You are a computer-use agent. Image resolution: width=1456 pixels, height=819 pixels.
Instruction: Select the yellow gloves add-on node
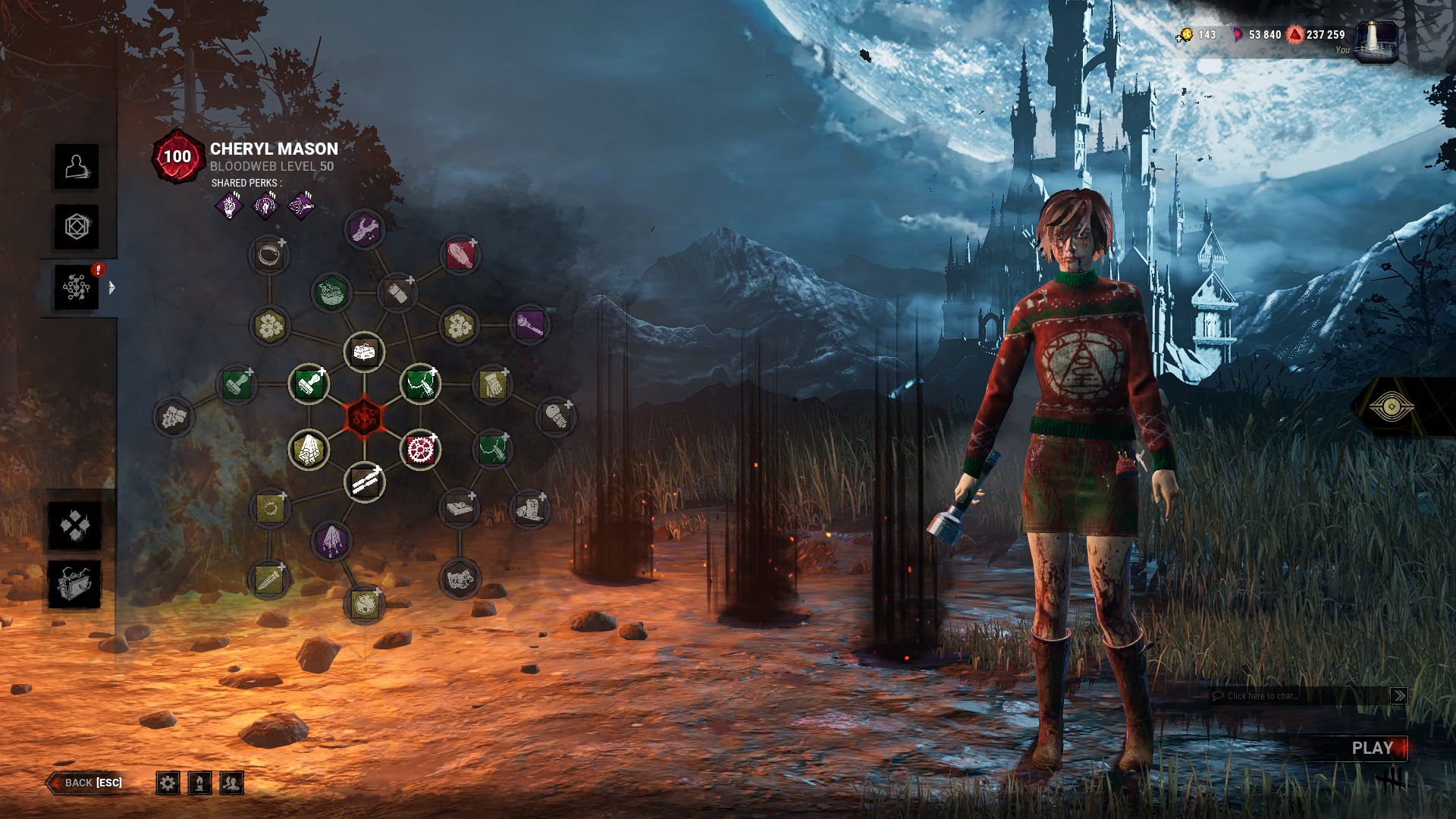pyautogui.click(x=494, y=384)
